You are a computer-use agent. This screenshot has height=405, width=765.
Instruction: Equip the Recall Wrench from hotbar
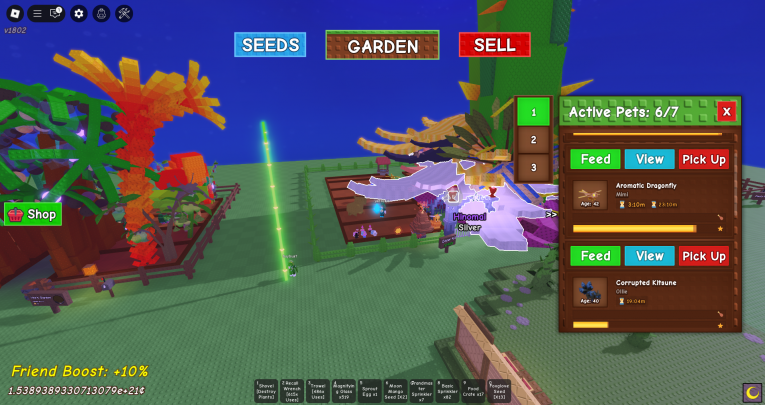pyautogui.click(x=291, y=391)
